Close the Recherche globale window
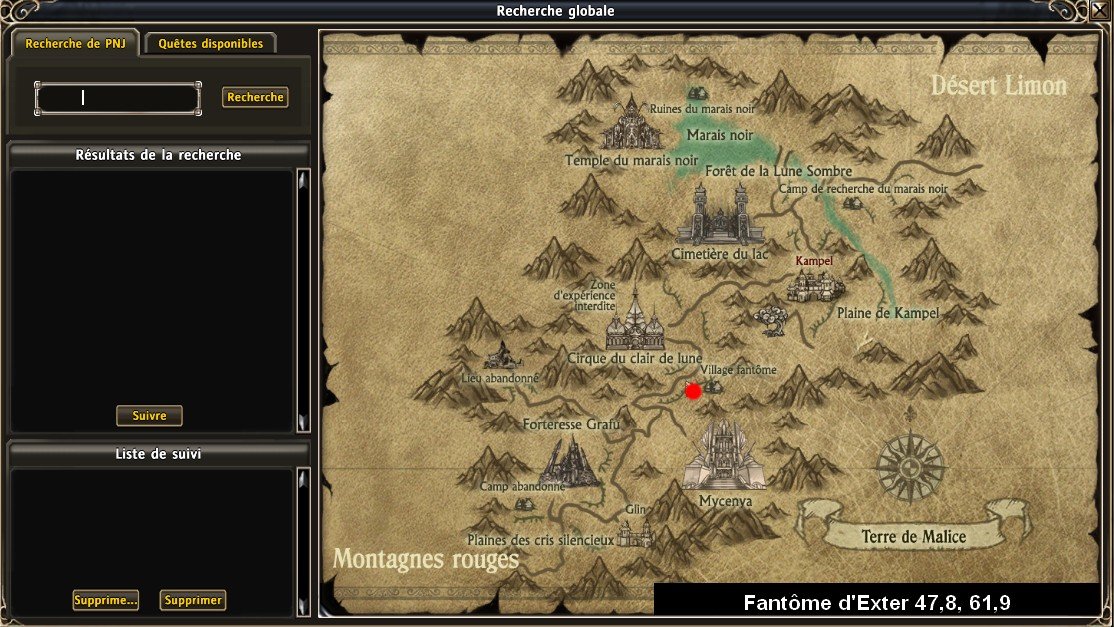 pos(1100,10)
